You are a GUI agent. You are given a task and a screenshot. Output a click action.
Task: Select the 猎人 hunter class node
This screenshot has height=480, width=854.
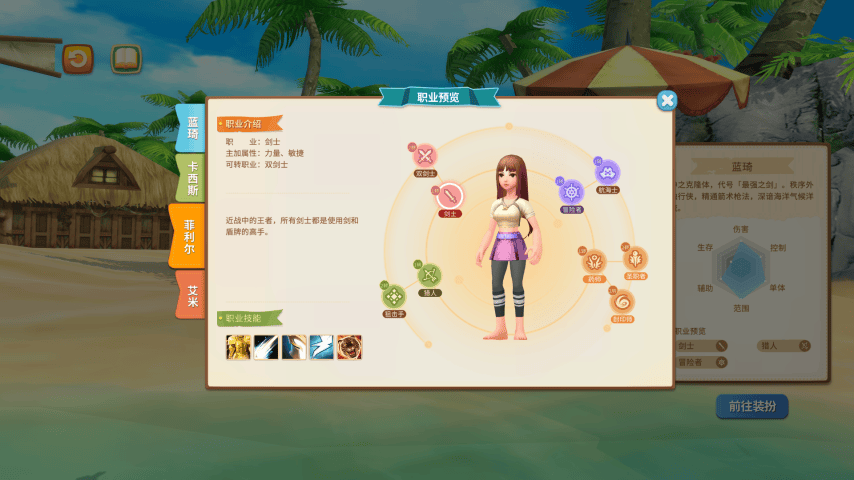(430, 275)
